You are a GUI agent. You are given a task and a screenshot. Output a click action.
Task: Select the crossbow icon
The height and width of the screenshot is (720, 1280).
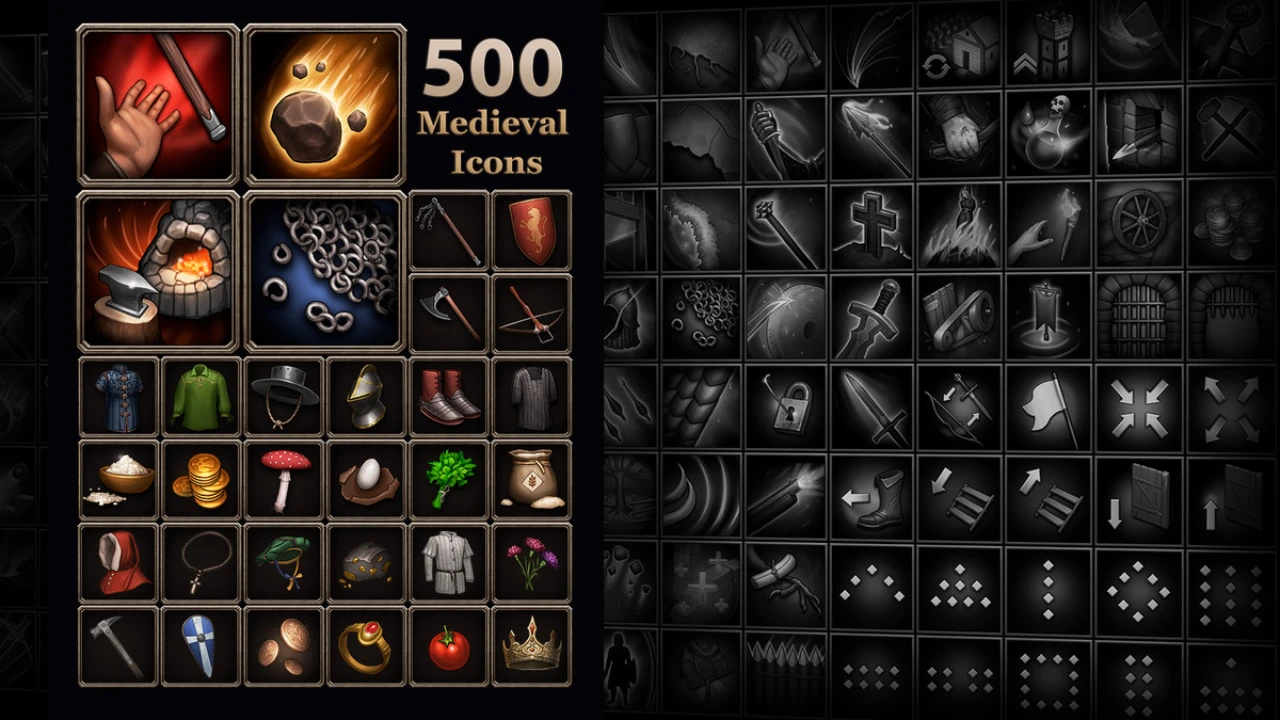532,313
